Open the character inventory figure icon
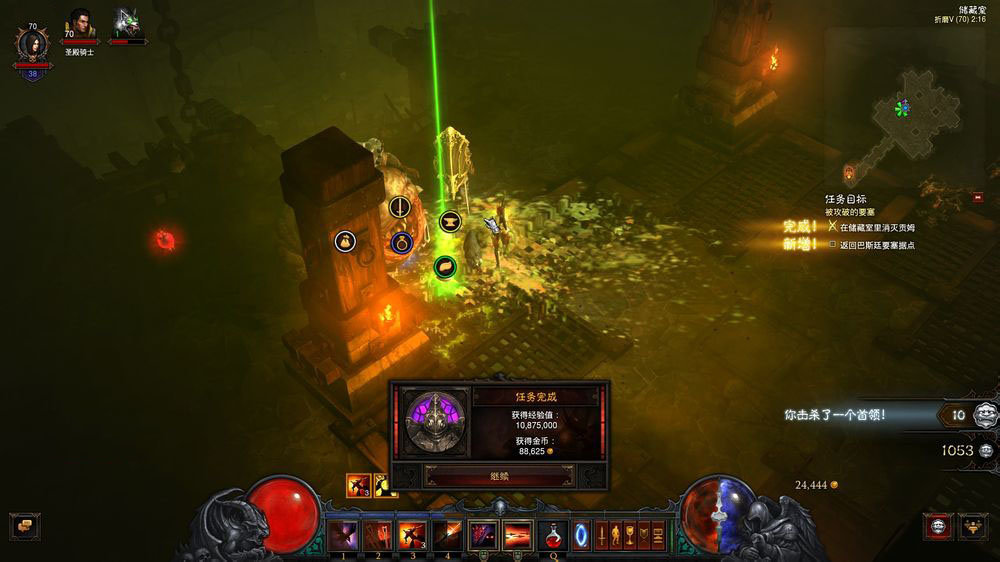 pyautogui.click(x=616, y=535)
